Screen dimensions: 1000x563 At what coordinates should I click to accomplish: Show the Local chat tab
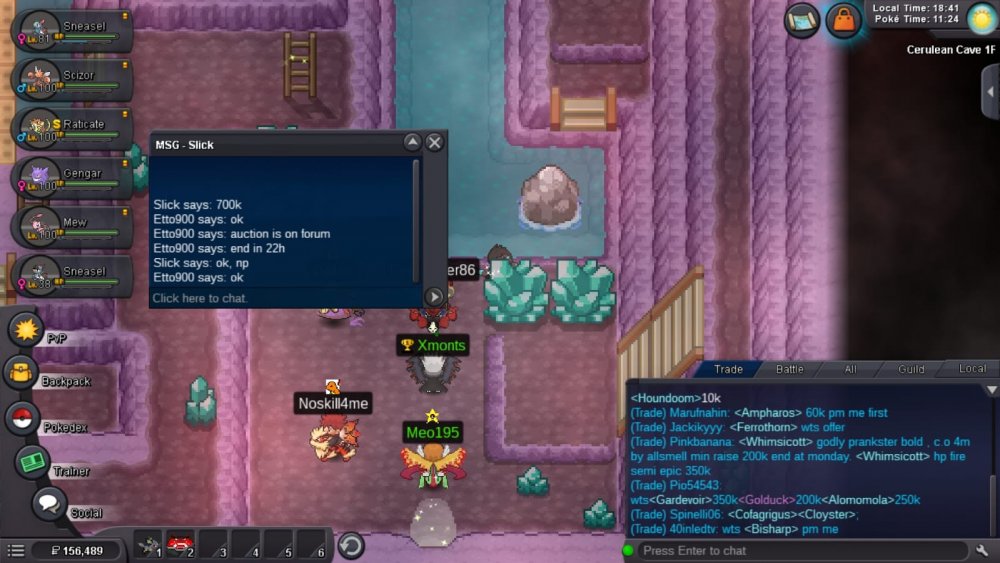click(x=972, y=369)
